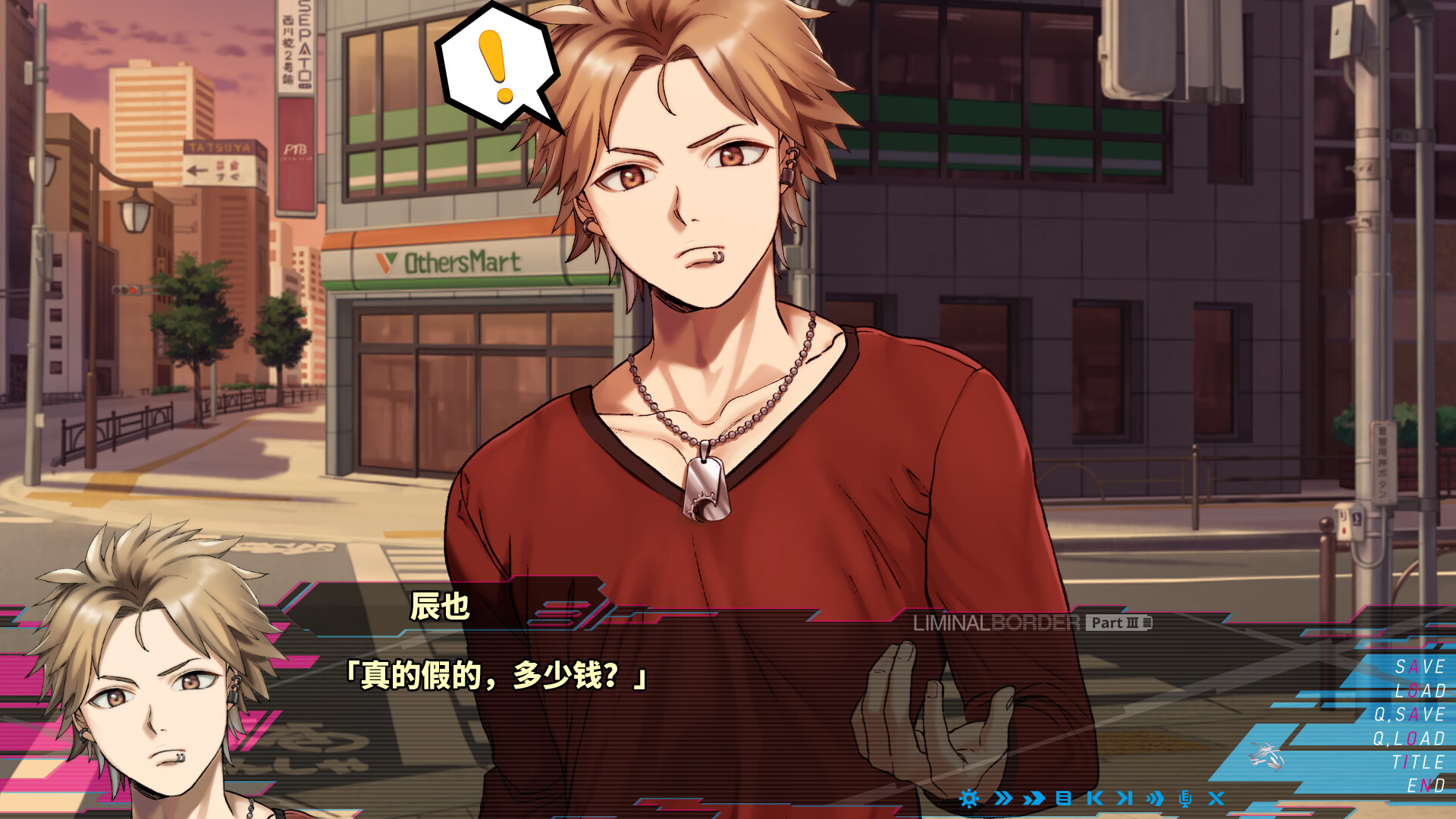Open the LOAD menu
This screenshot has height=819, width=1456.
click(1419, 692)
